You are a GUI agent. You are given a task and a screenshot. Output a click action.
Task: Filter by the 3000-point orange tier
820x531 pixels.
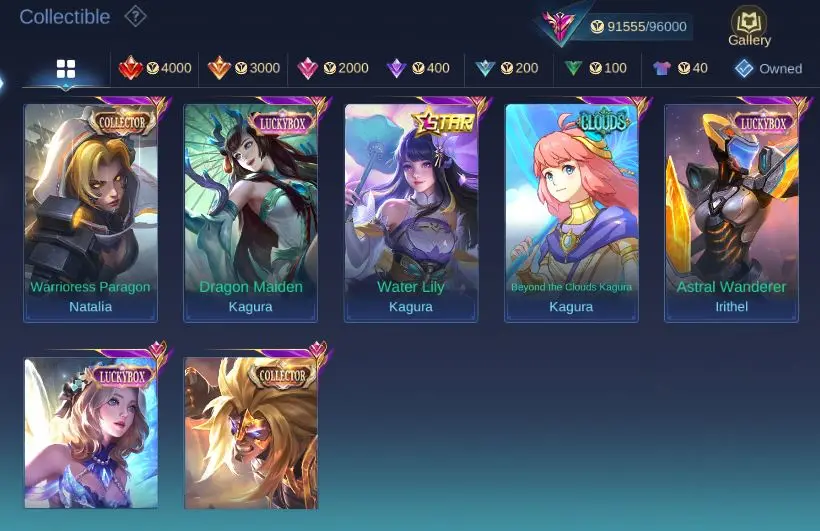[x=243, y=68]
